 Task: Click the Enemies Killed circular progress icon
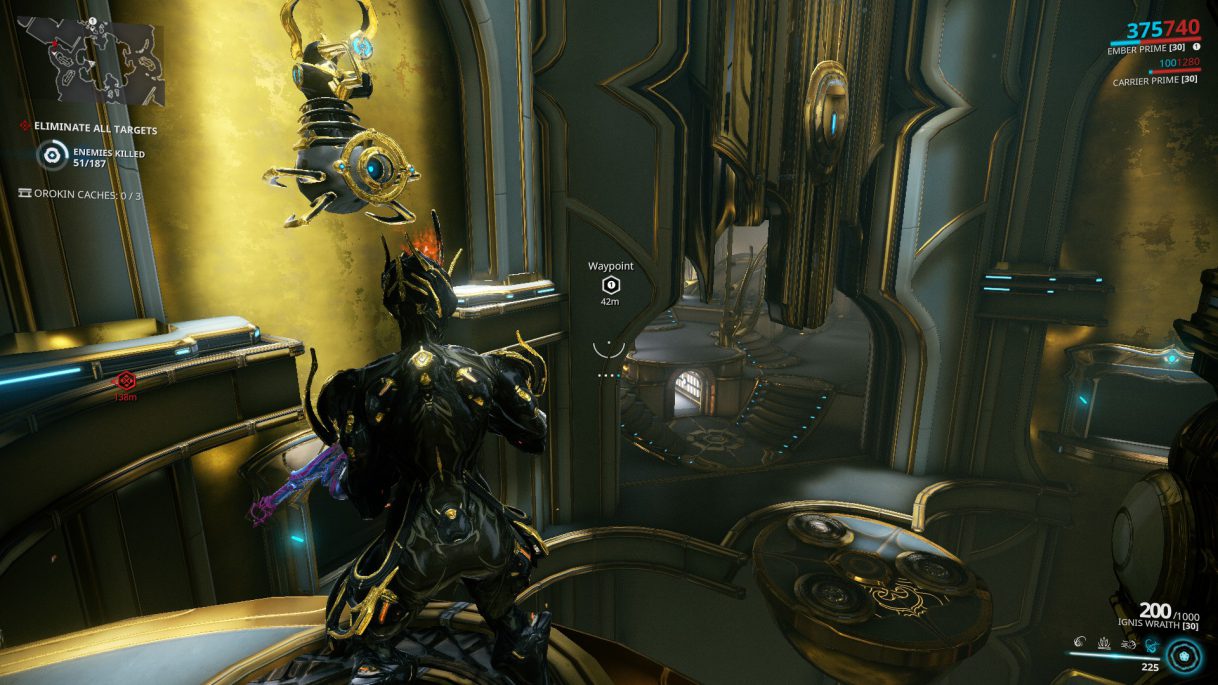pyautogui.click(x=53, y=155)
